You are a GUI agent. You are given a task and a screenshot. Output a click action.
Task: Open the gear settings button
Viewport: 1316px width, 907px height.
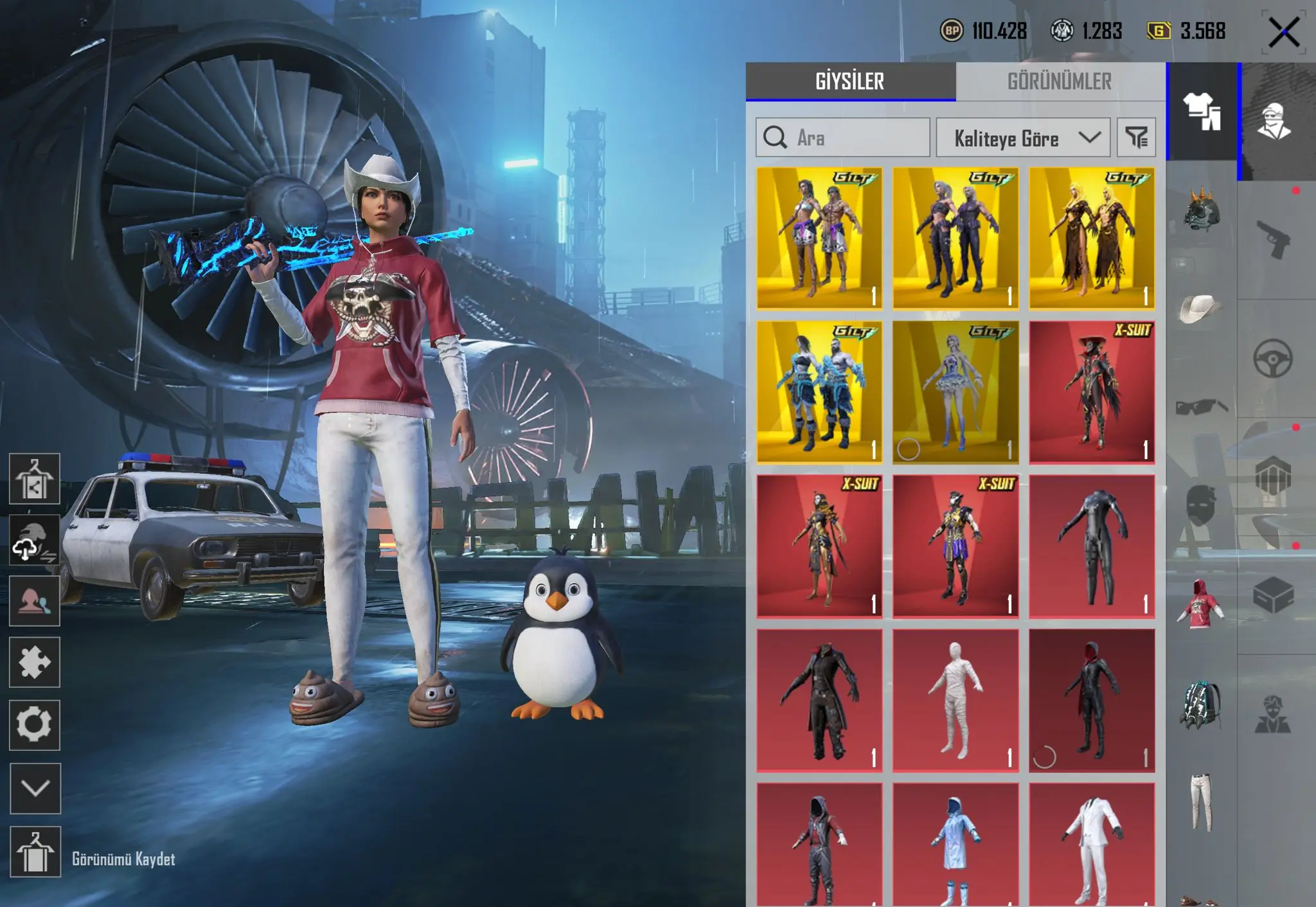(35, 725)
